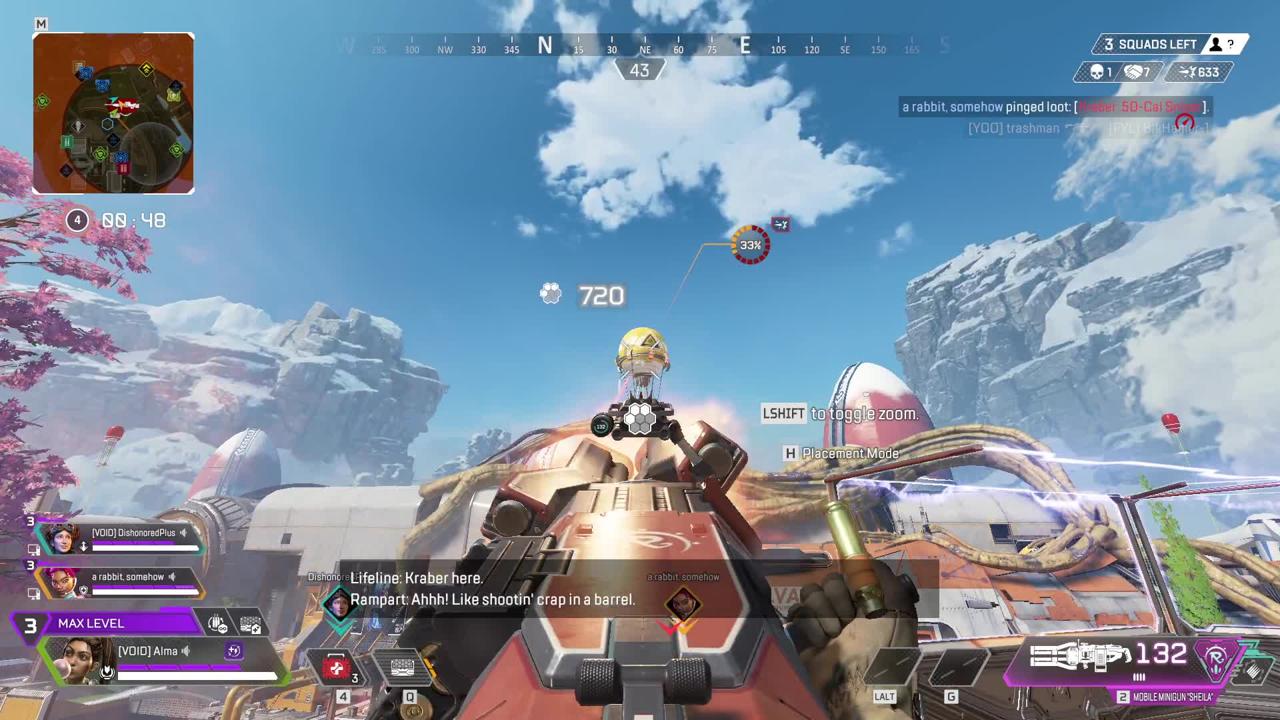Select teammate DishonoredPlus's squad card
The image size is (1280, 720).
[120, 538]
